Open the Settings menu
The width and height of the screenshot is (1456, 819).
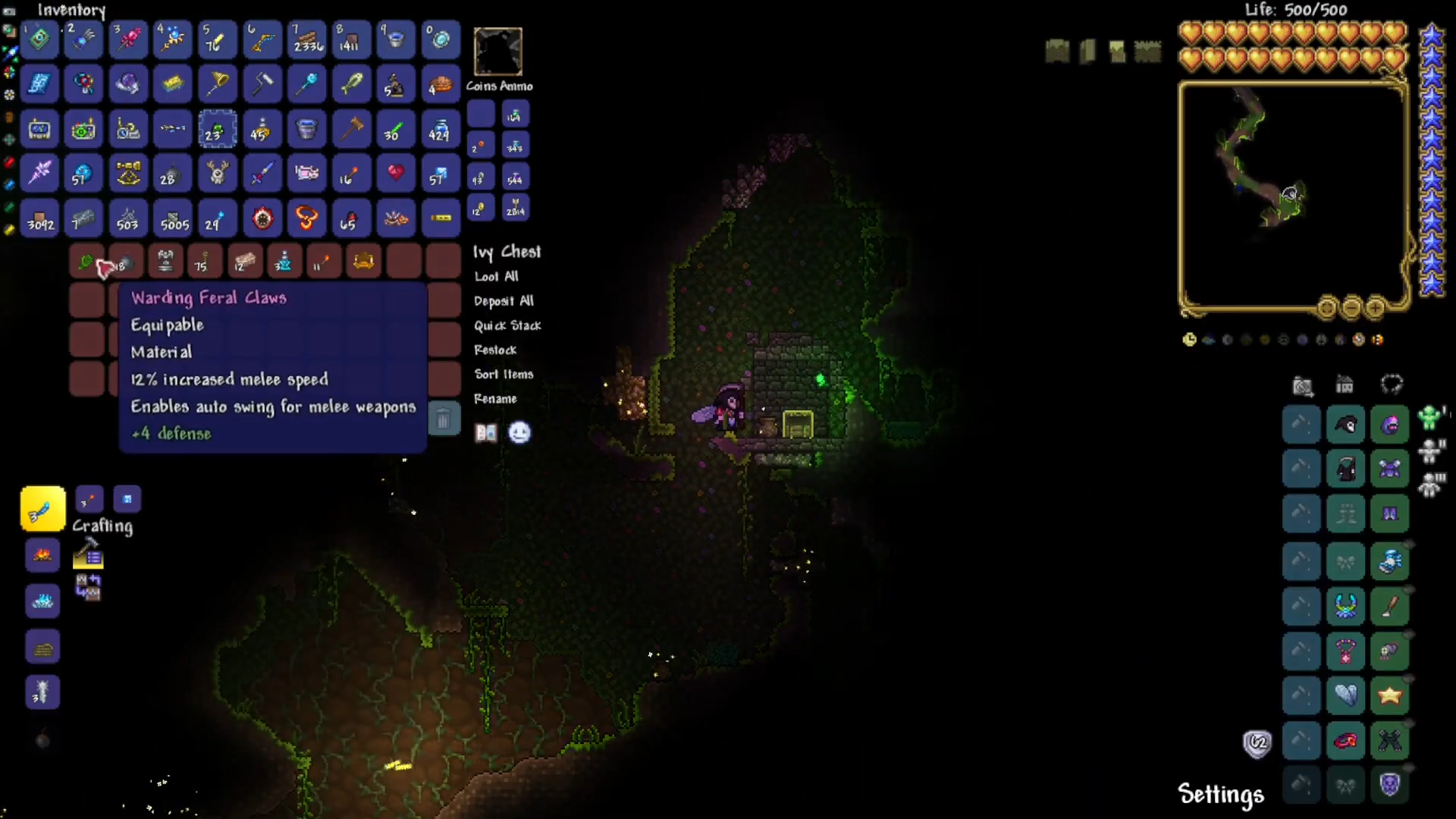coord(1220,794)
